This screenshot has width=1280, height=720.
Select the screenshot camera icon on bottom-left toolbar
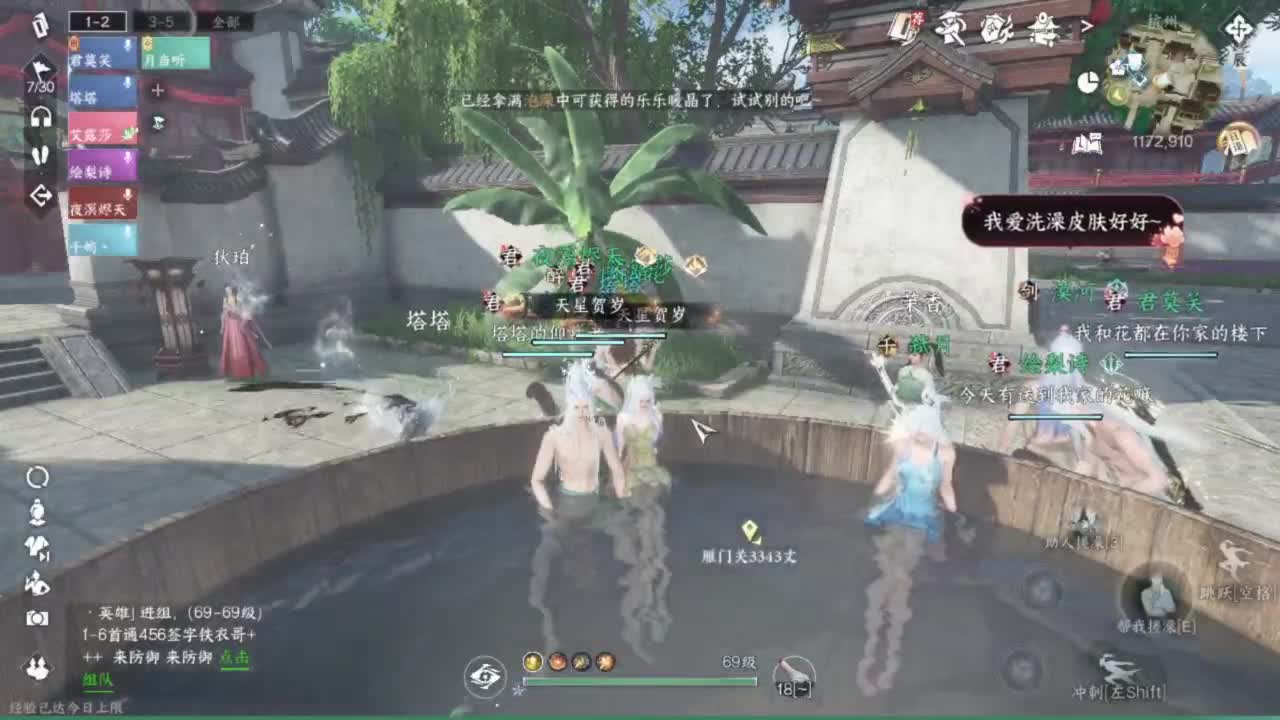coord(36,617)
